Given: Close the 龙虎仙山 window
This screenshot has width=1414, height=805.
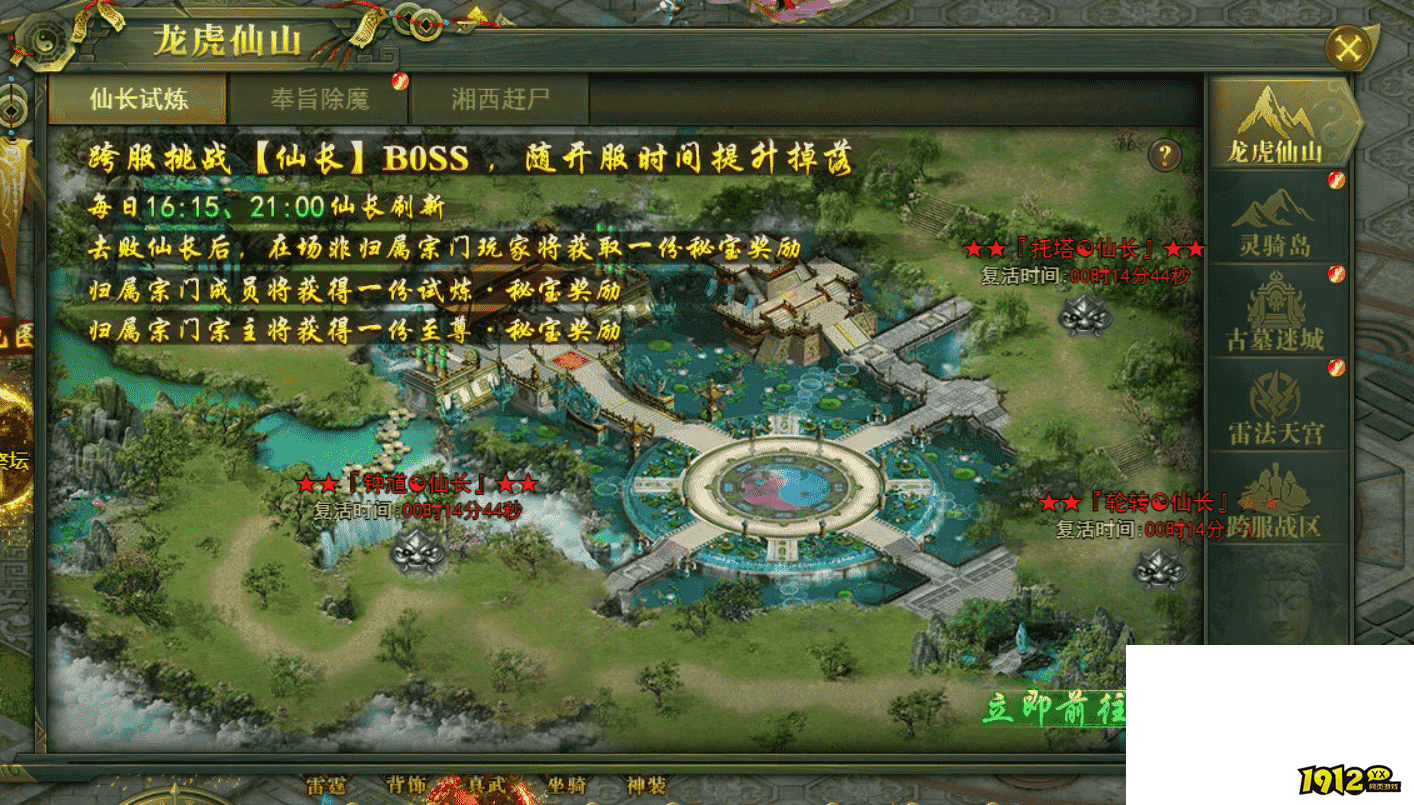Looking at the screenshot, I should (1348, 48).
